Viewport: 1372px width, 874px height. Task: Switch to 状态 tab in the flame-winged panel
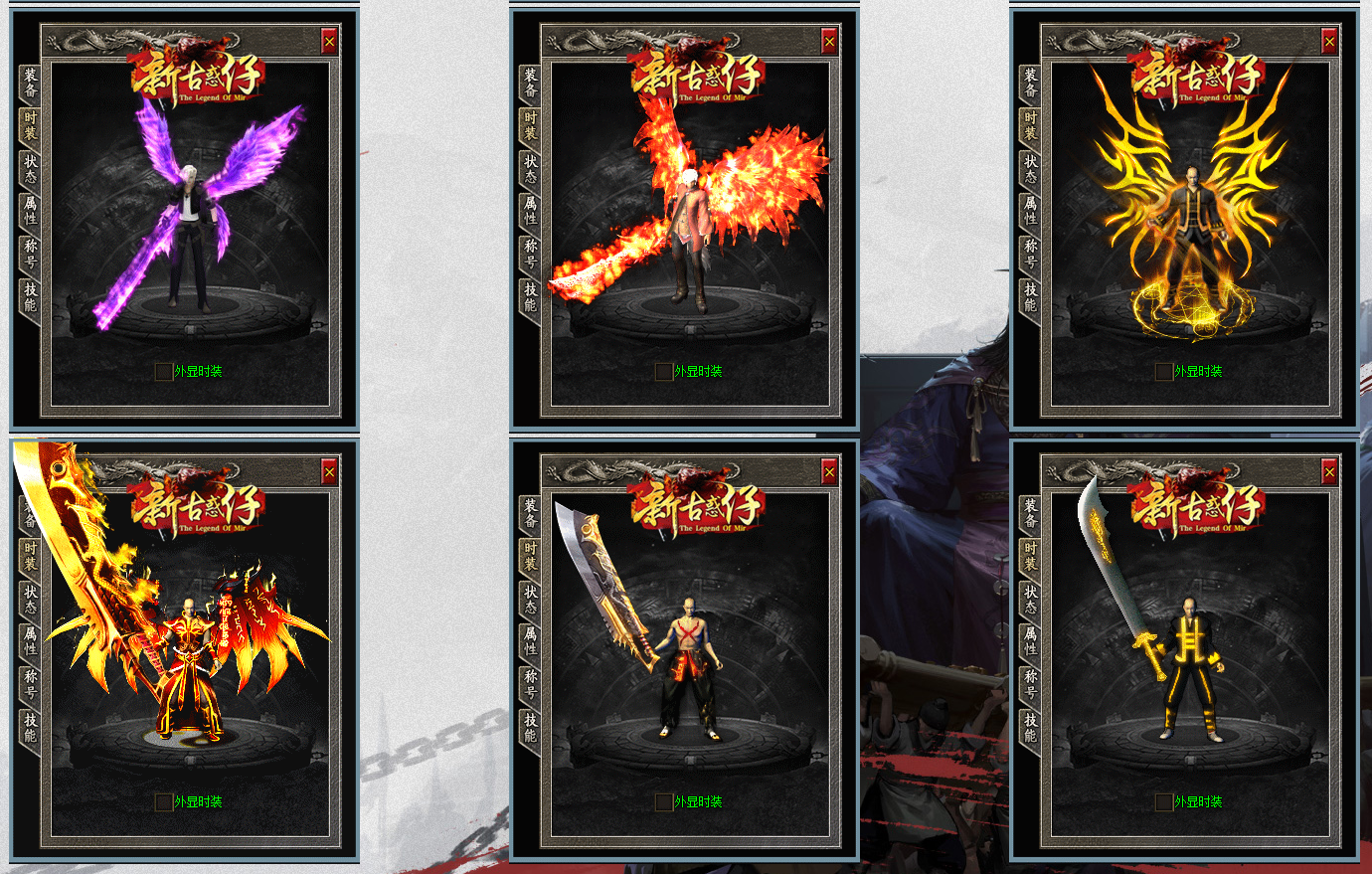click(531, 168)
